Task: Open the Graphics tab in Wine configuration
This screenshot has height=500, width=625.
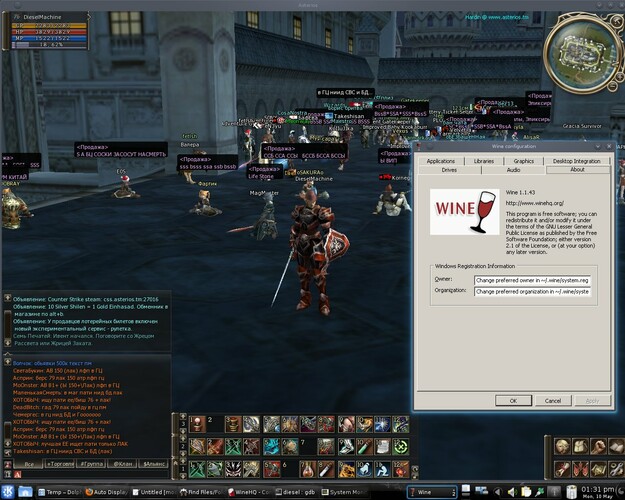Action: pyautogui.click(x=524, y=160)
